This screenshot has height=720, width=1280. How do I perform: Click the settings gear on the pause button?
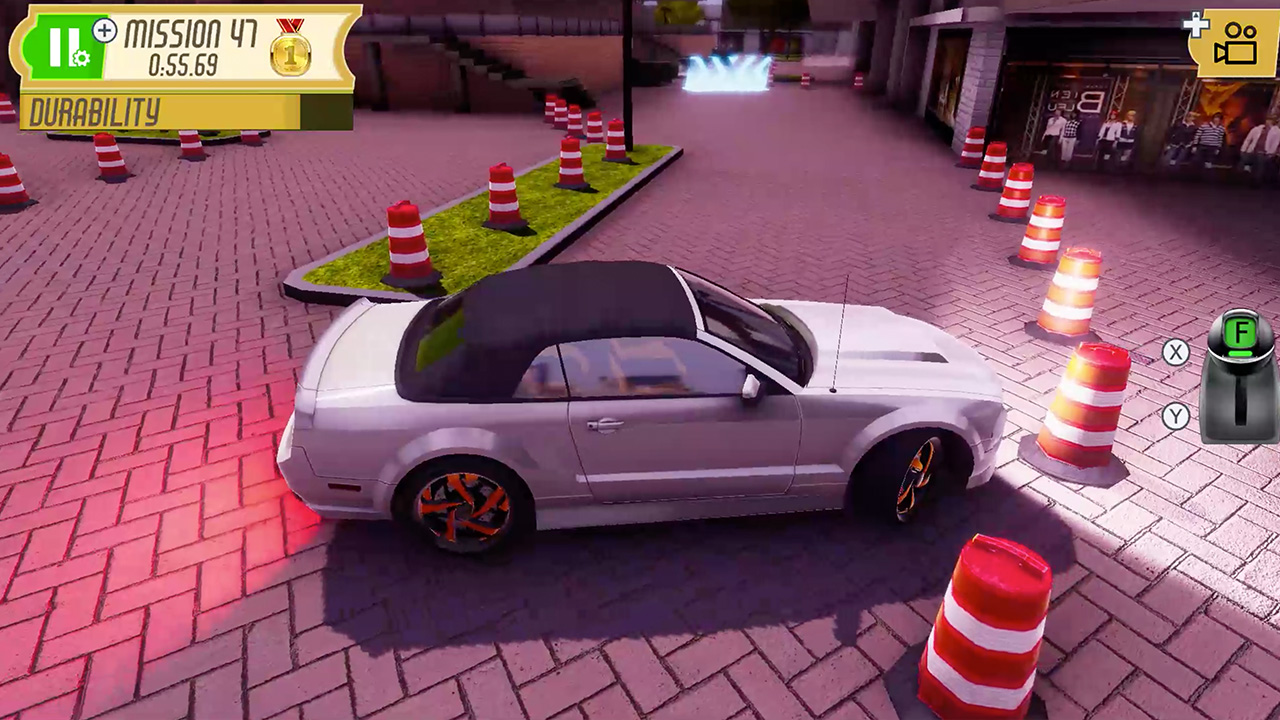point(80,58)
